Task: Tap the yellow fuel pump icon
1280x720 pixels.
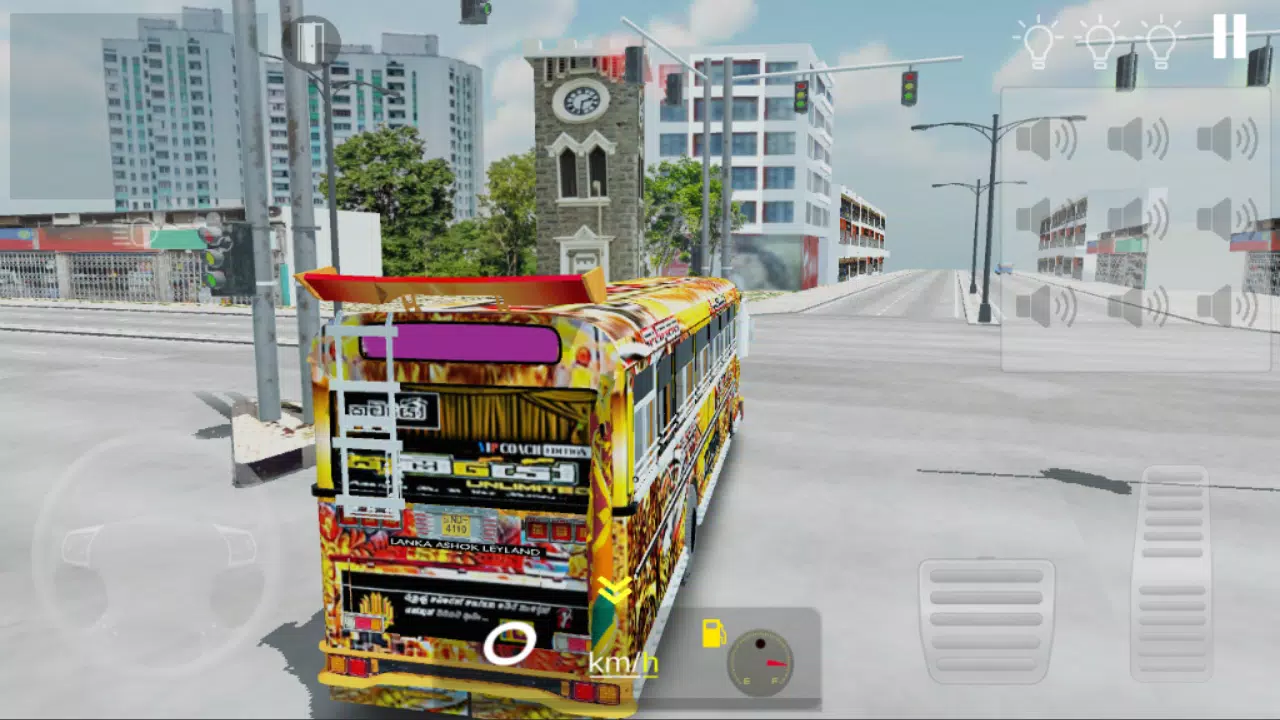Action: [x=714, y=631]
